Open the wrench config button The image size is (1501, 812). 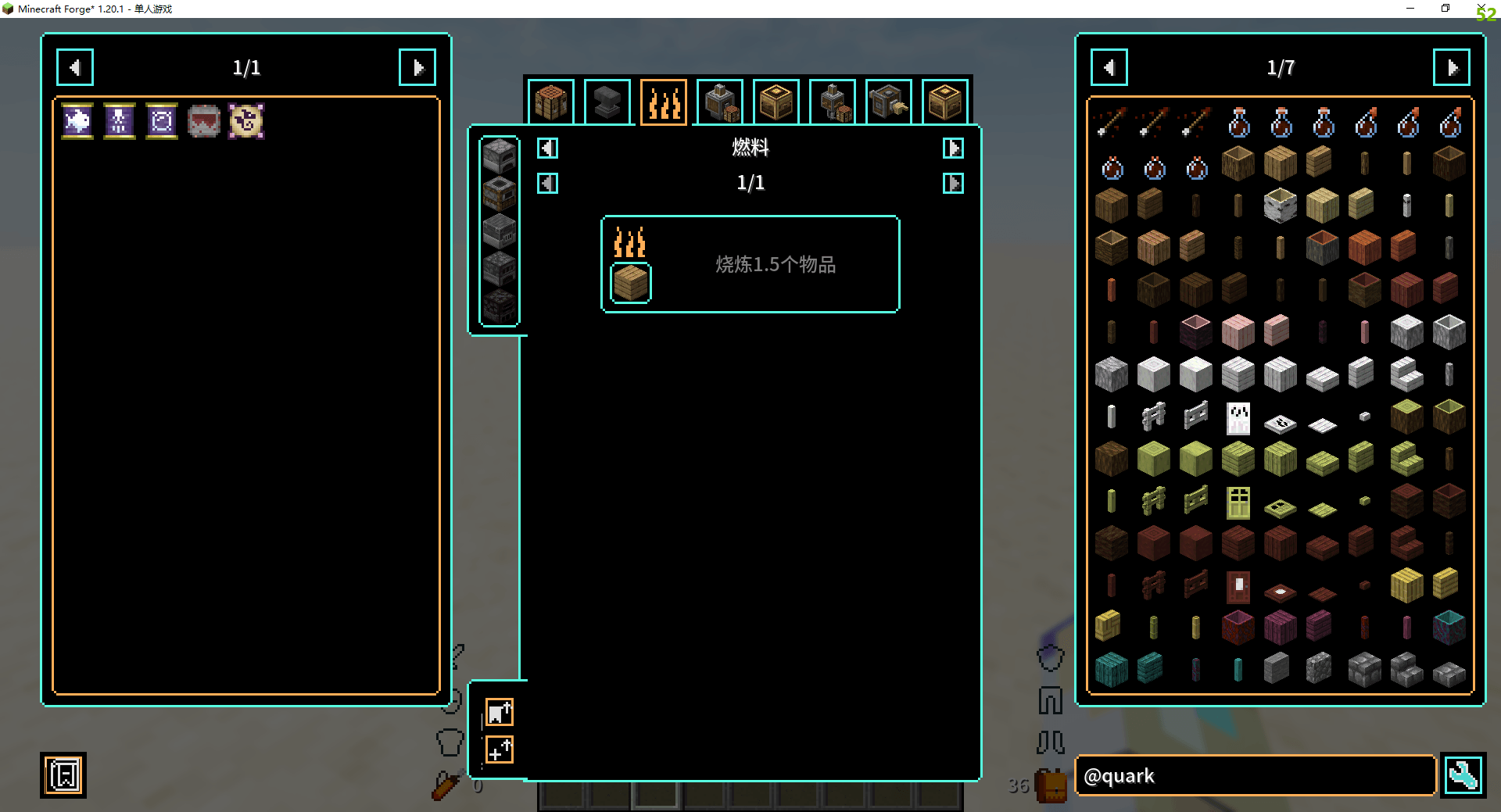coord(1463,776)
